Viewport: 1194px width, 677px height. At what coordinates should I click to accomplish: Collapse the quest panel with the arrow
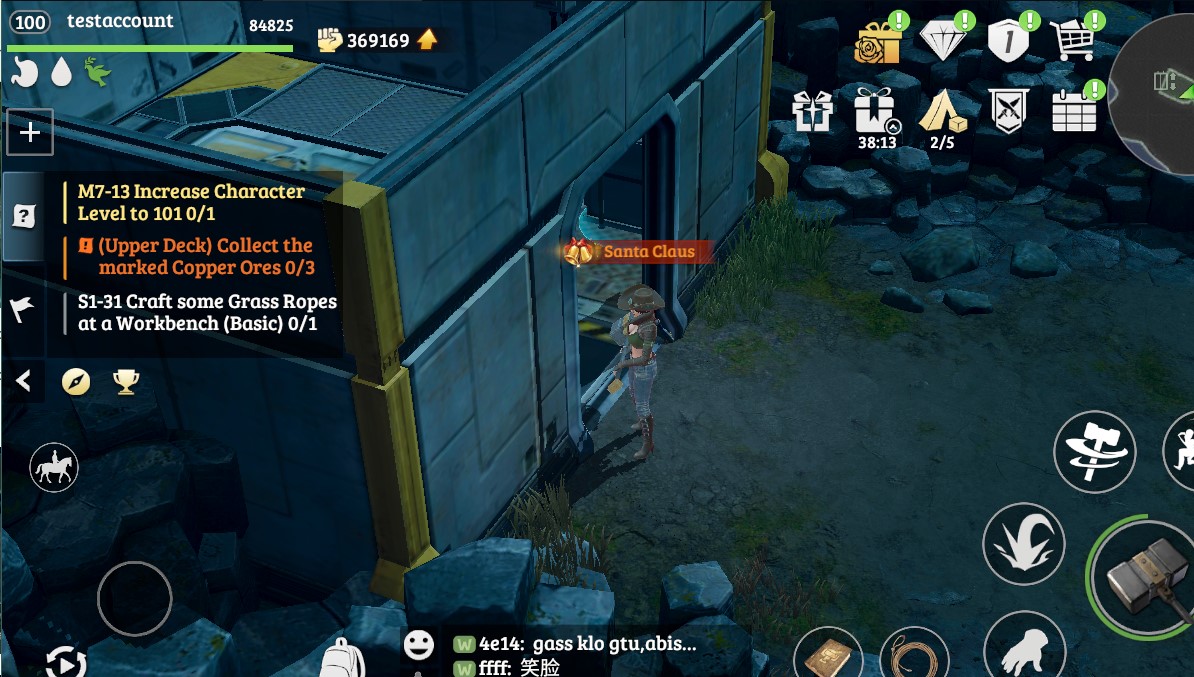point(24,381)
